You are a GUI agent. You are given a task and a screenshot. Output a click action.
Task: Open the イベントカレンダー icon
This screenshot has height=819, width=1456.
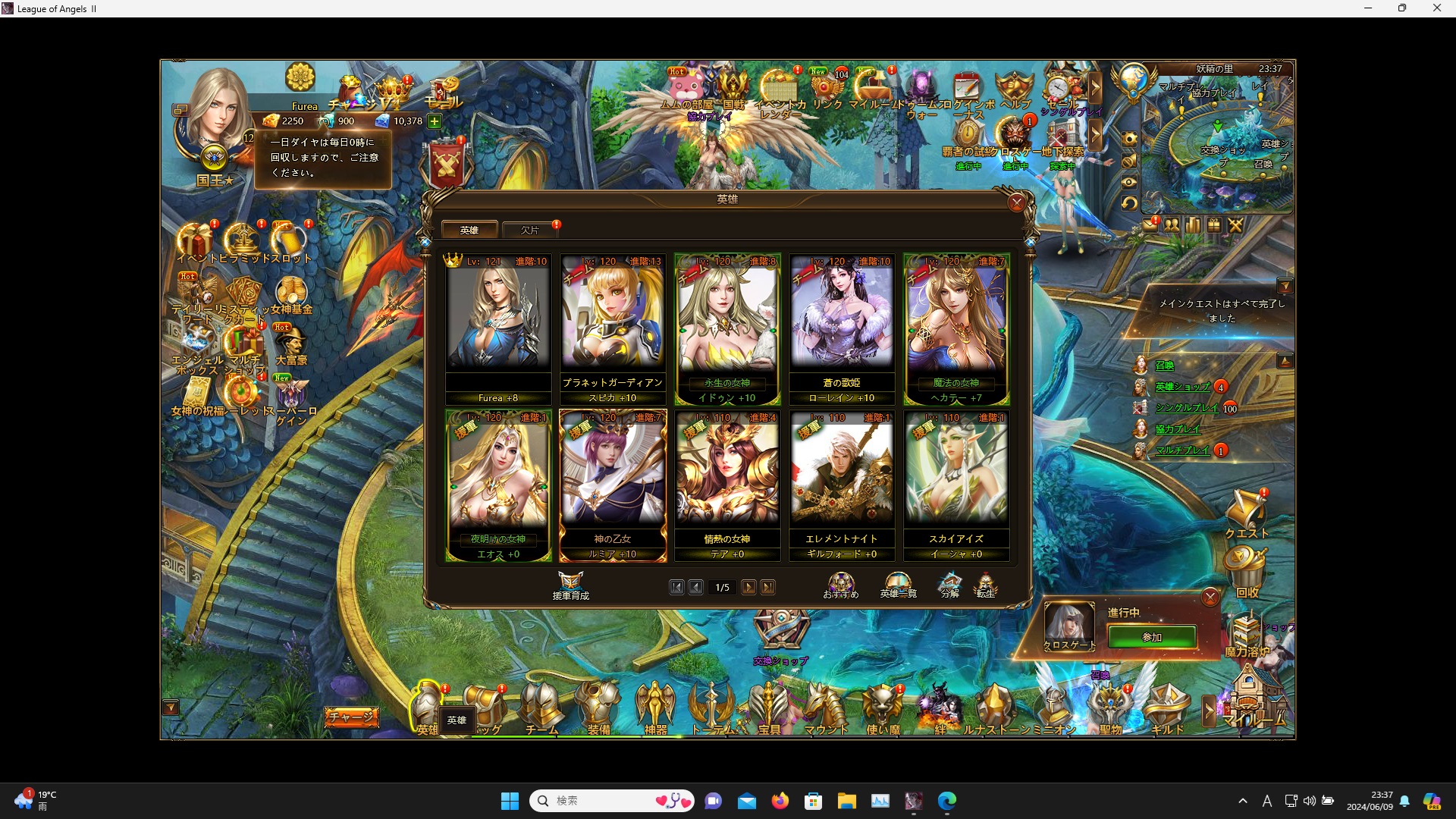click(x=778, y=83)
